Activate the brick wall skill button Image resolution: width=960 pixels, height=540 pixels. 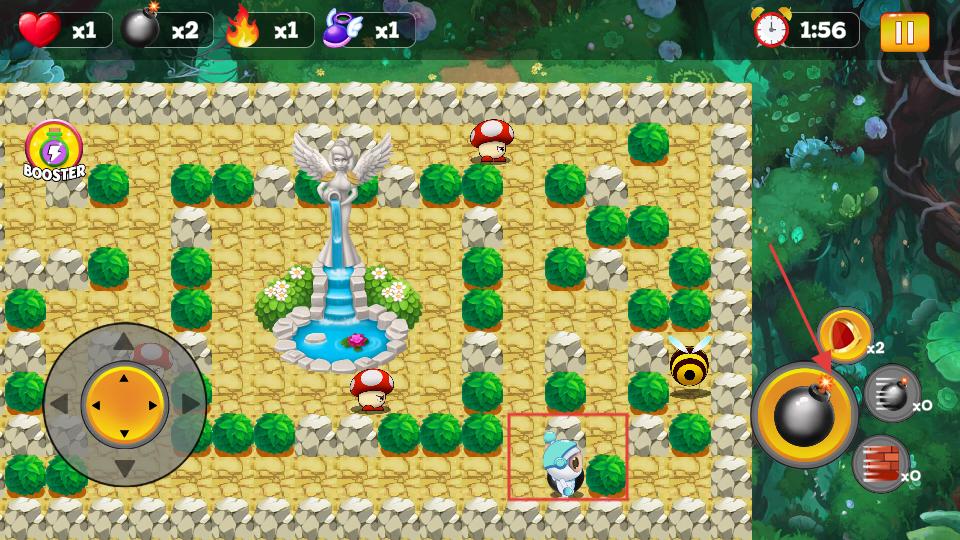pos(881,464)
